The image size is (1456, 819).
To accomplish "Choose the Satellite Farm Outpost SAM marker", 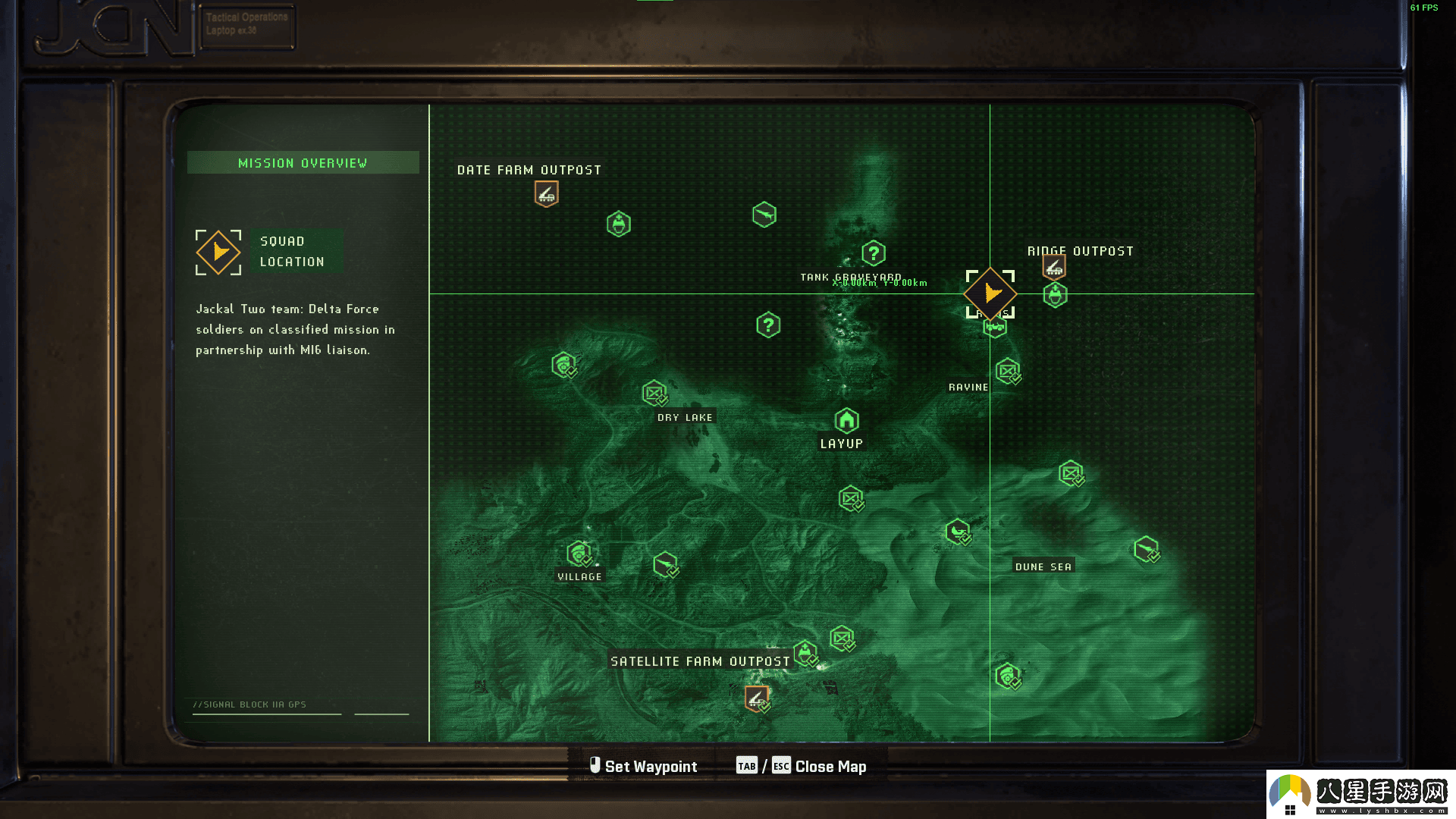I will pyautogui.click(x=756, y=698).
